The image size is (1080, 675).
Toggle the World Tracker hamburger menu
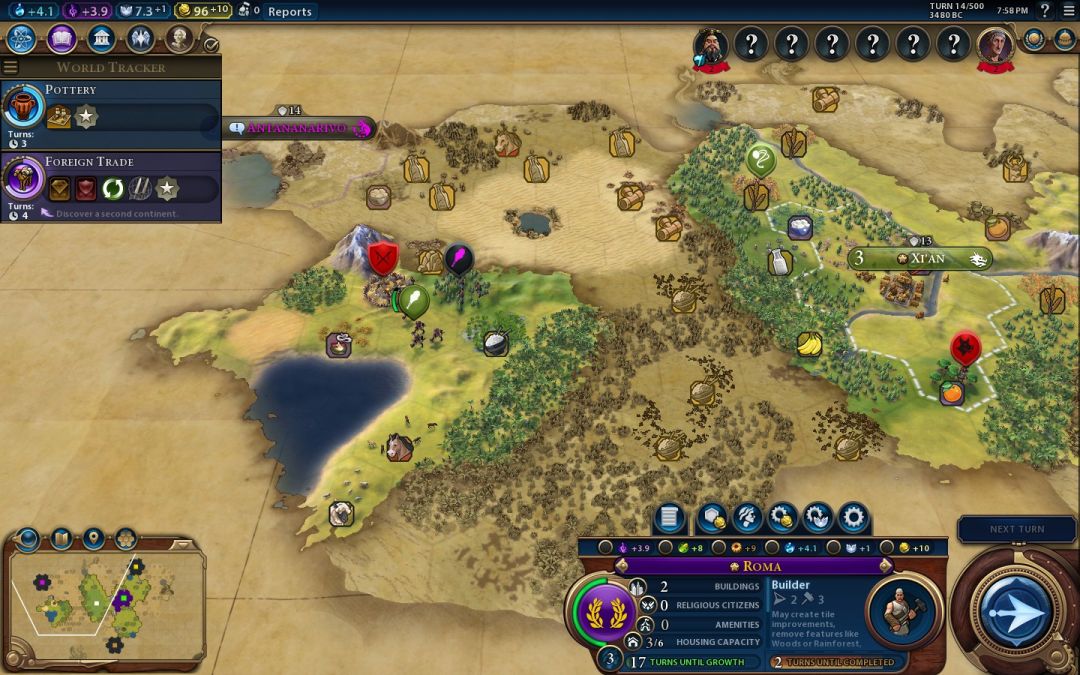11,67
